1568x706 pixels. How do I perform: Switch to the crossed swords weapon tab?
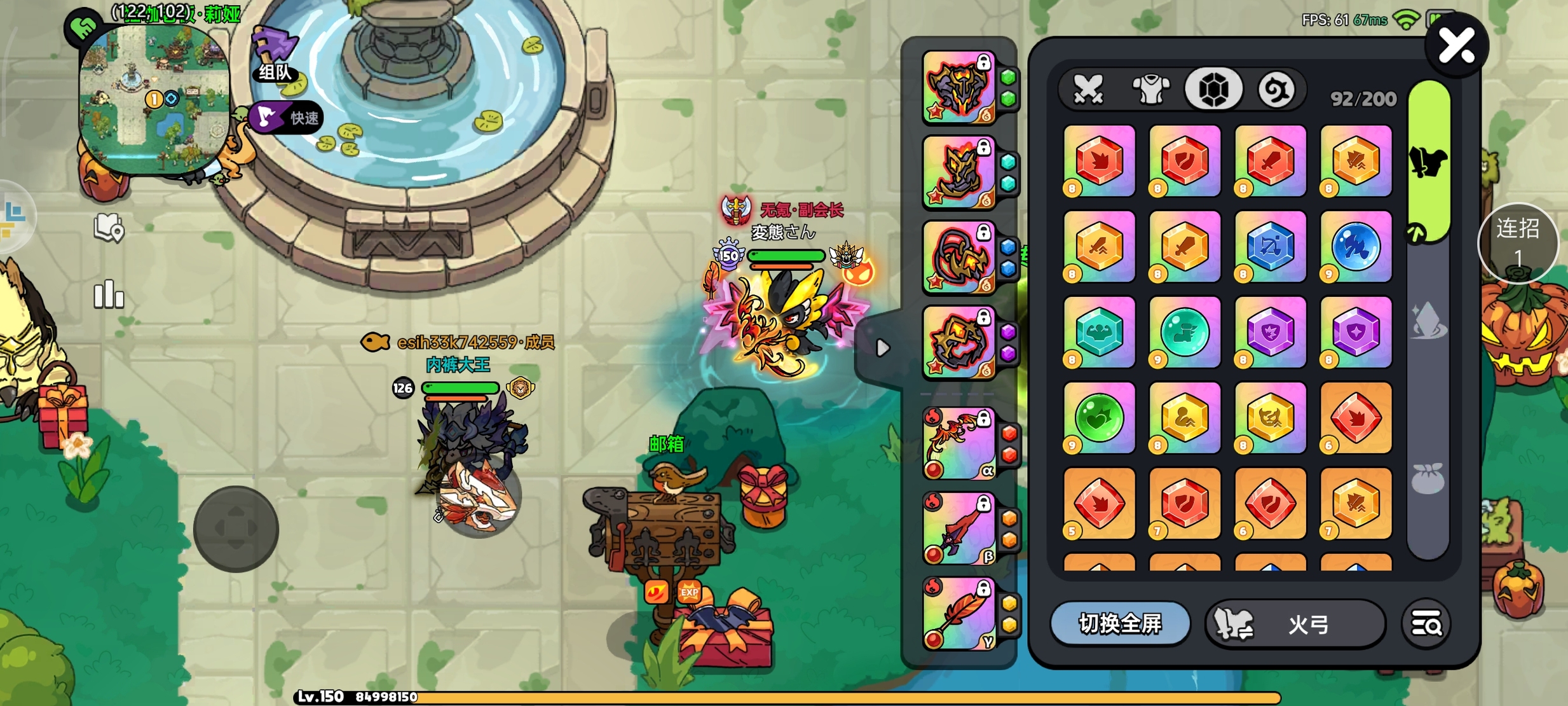(x=1089, y=89)
